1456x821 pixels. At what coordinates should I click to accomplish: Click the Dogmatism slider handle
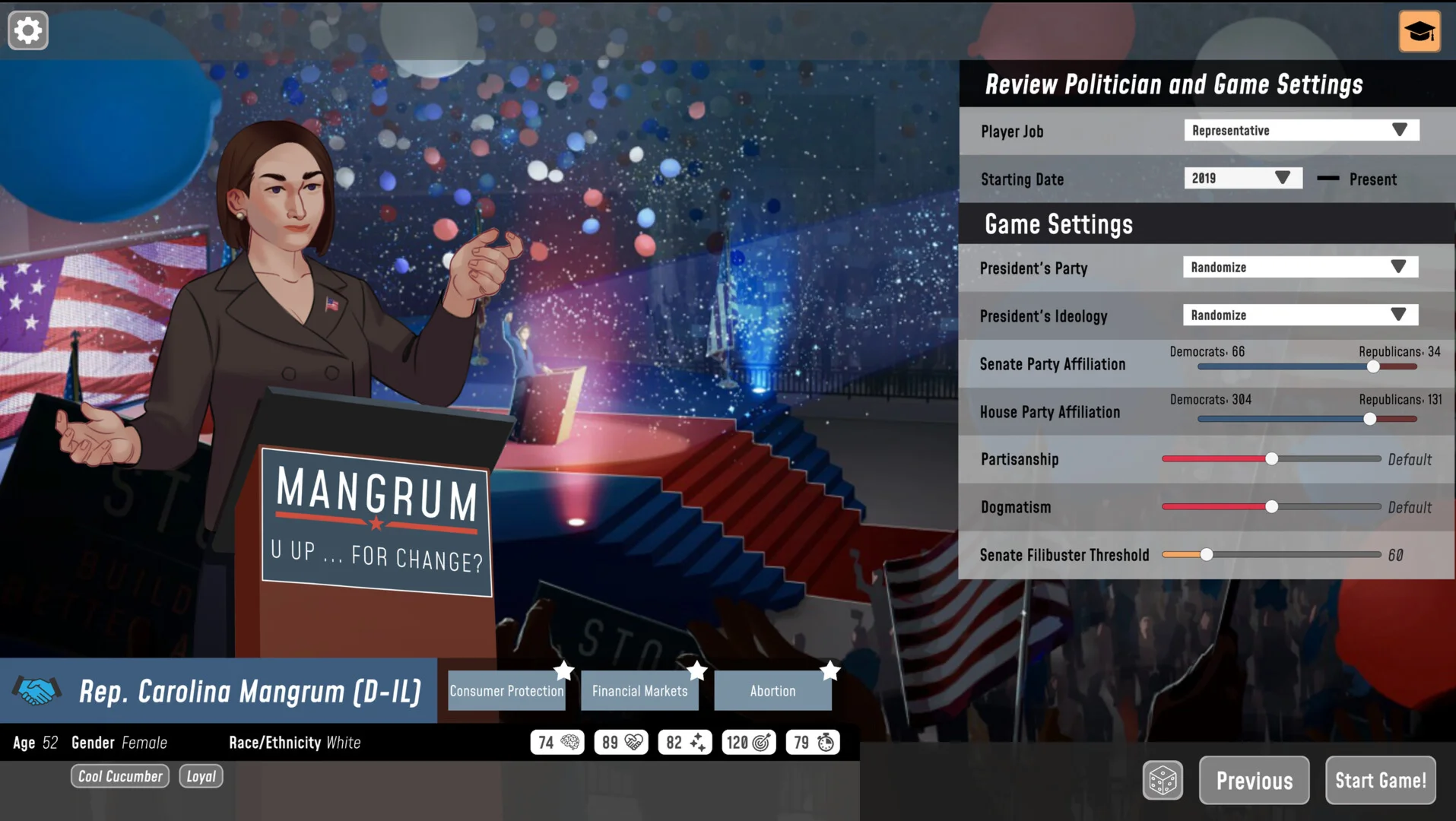coord(1271,507)
